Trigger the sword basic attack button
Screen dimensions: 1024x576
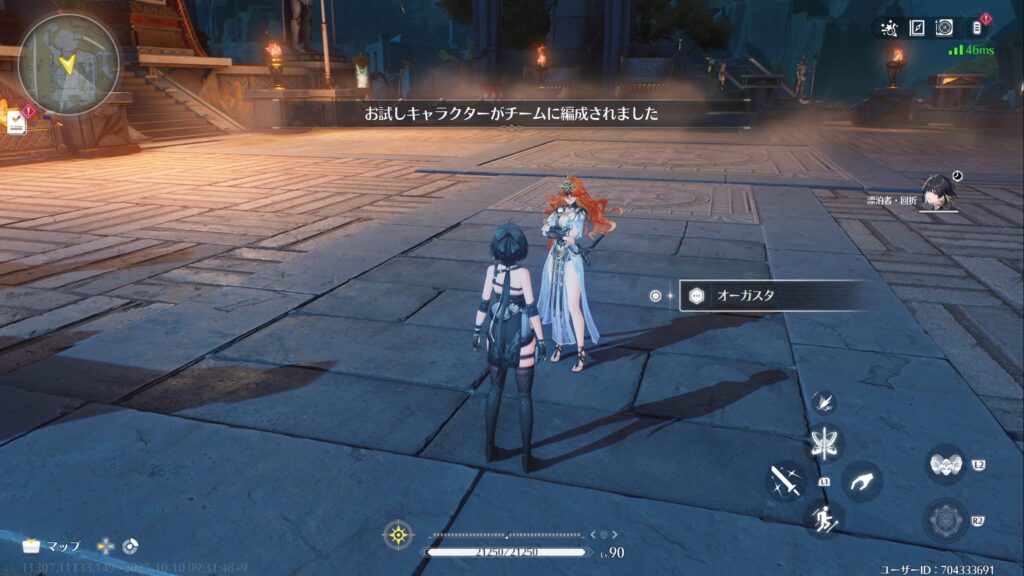pyautogui.click(x=785, y=481)
